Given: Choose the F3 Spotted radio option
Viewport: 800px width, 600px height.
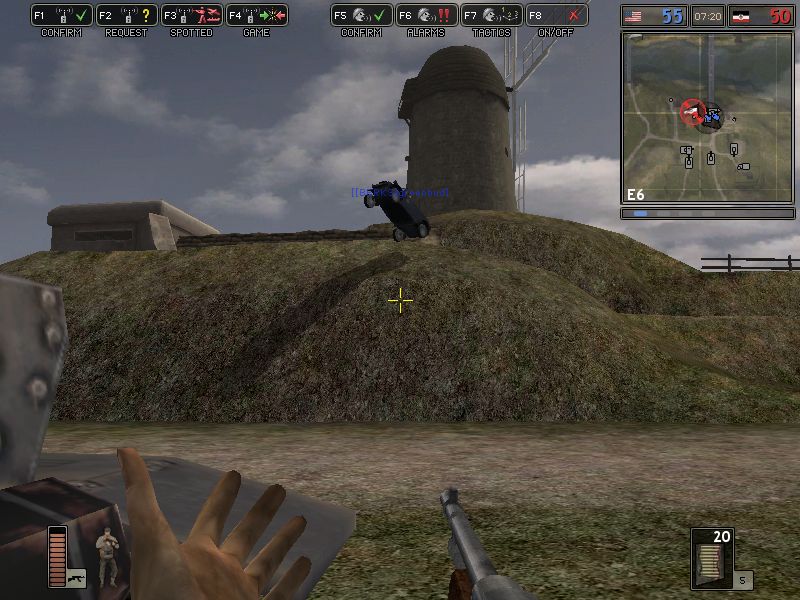Looking at the screenshot, I should point(191,16).
